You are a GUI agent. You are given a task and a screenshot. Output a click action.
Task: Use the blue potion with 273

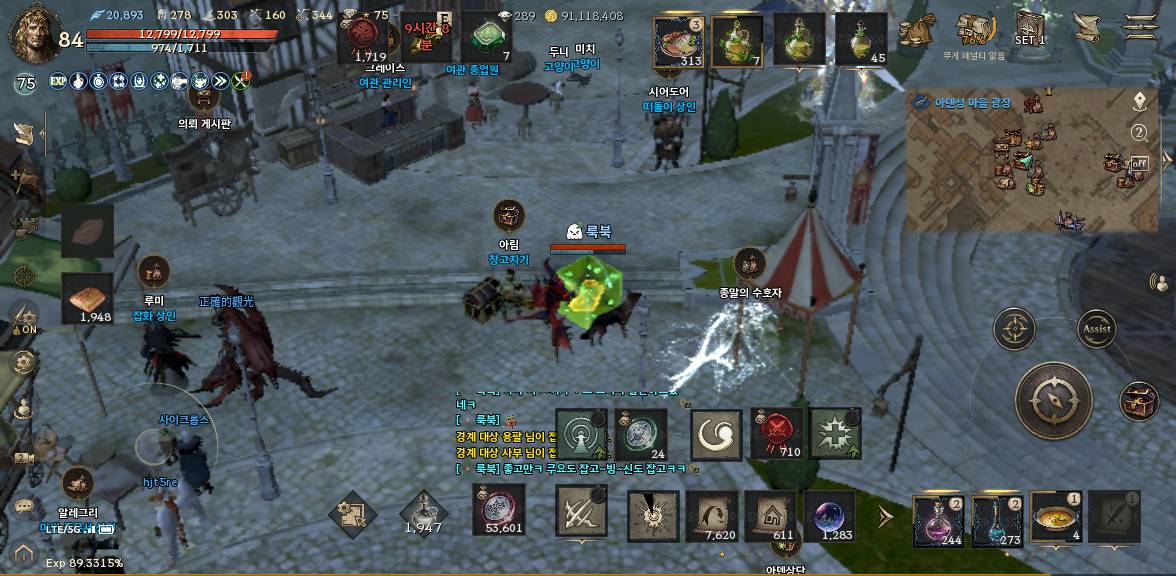click(x=996, y=518)
